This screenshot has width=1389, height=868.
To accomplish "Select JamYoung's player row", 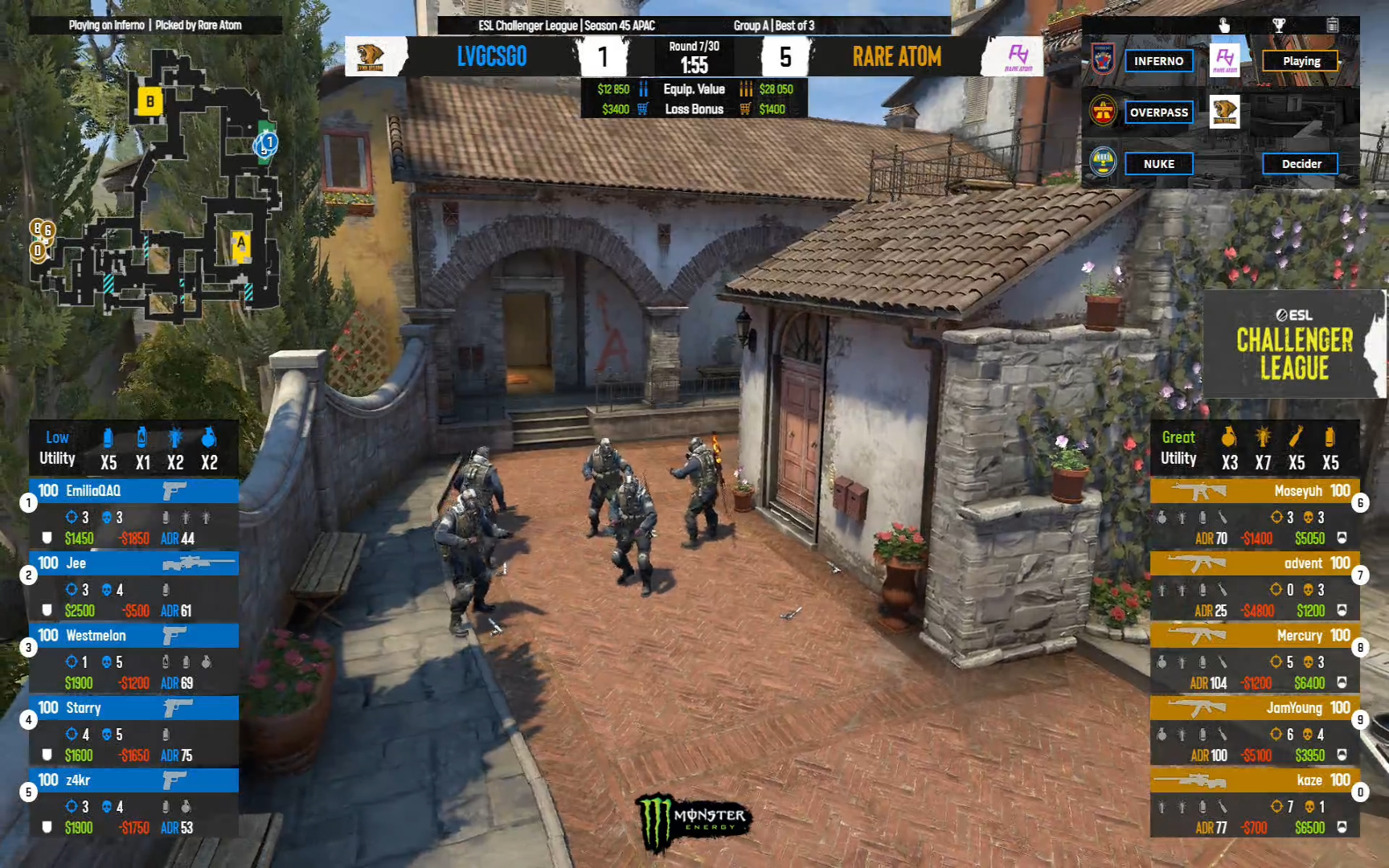I will point(1254,708).
